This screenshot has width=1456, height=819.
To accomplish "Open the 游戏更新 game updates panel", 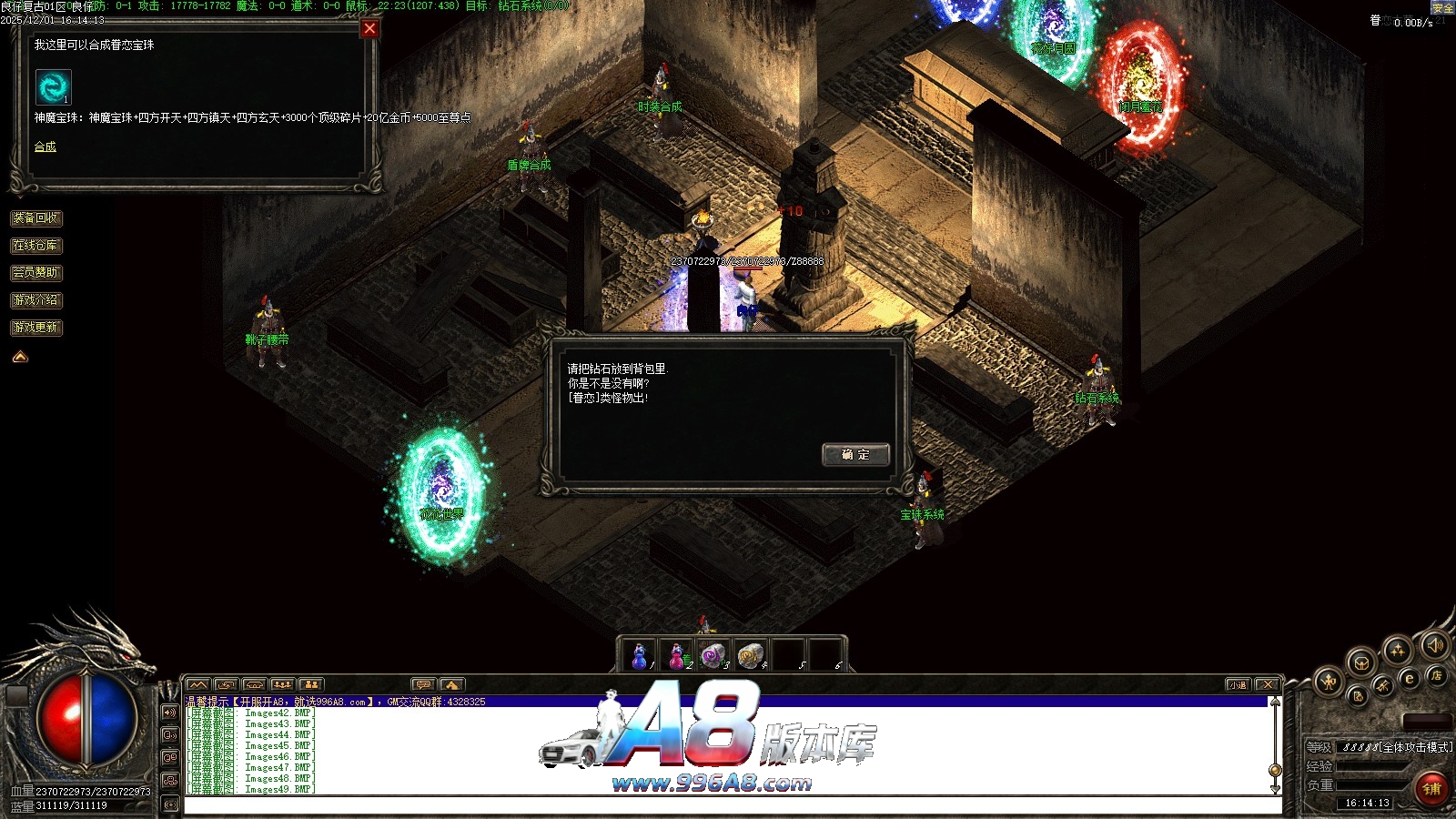I will pyautogui.click(x=36, y=328).
